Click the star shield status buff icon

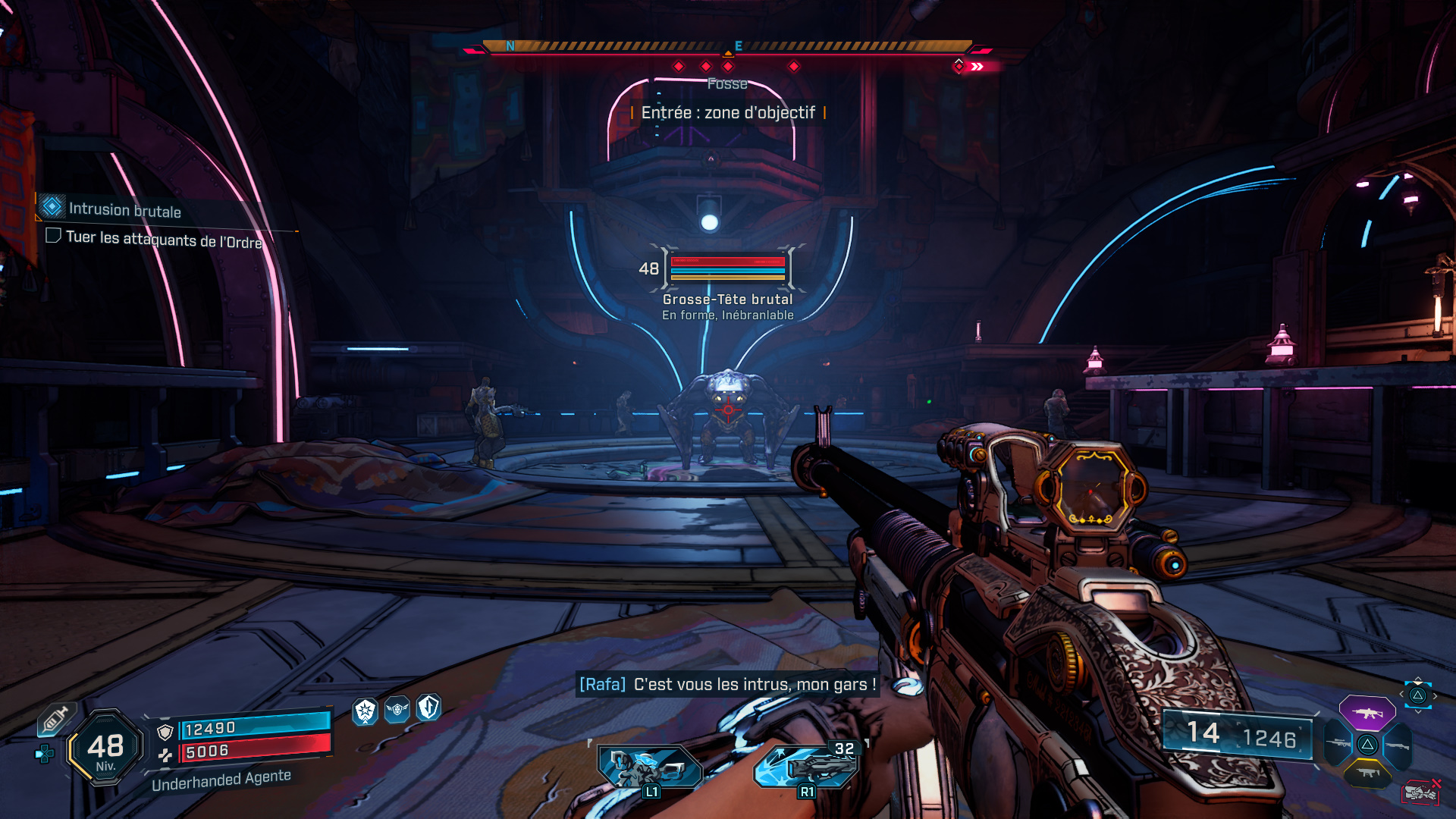366,711
